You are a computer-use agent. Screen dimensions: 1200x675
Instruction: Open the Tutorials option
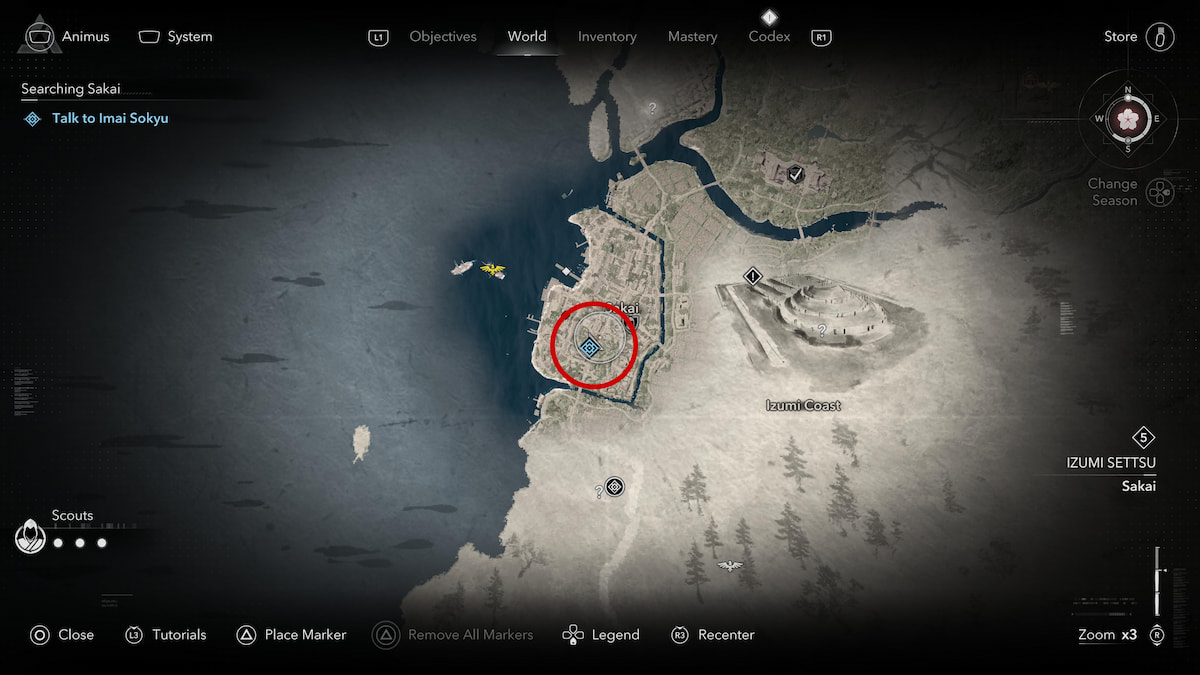point(179,635)
